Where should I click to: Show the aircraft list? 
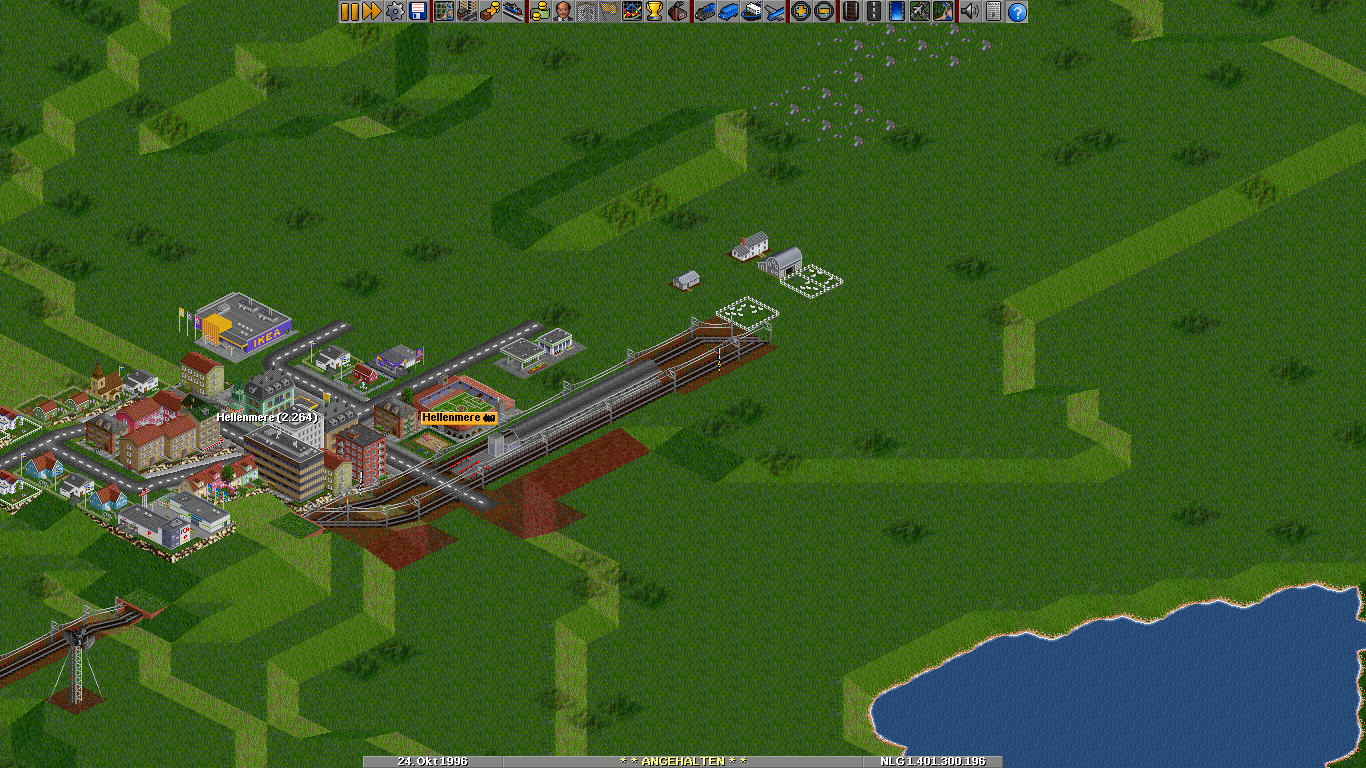point(775,12)
